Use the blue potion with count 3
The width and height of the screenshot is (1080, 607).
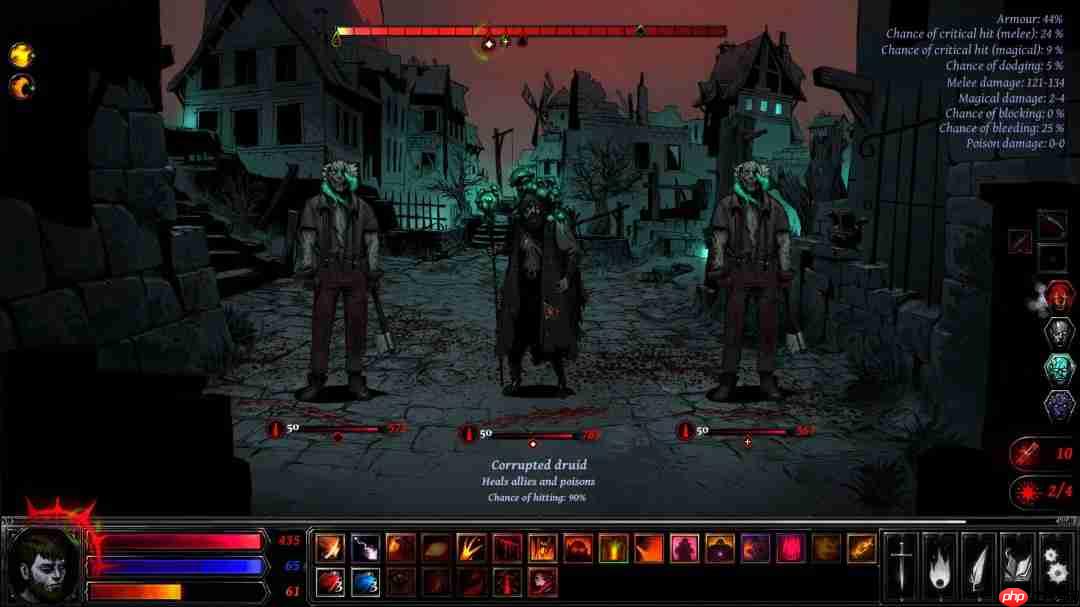pyautogui.click(x=363, y=581)
